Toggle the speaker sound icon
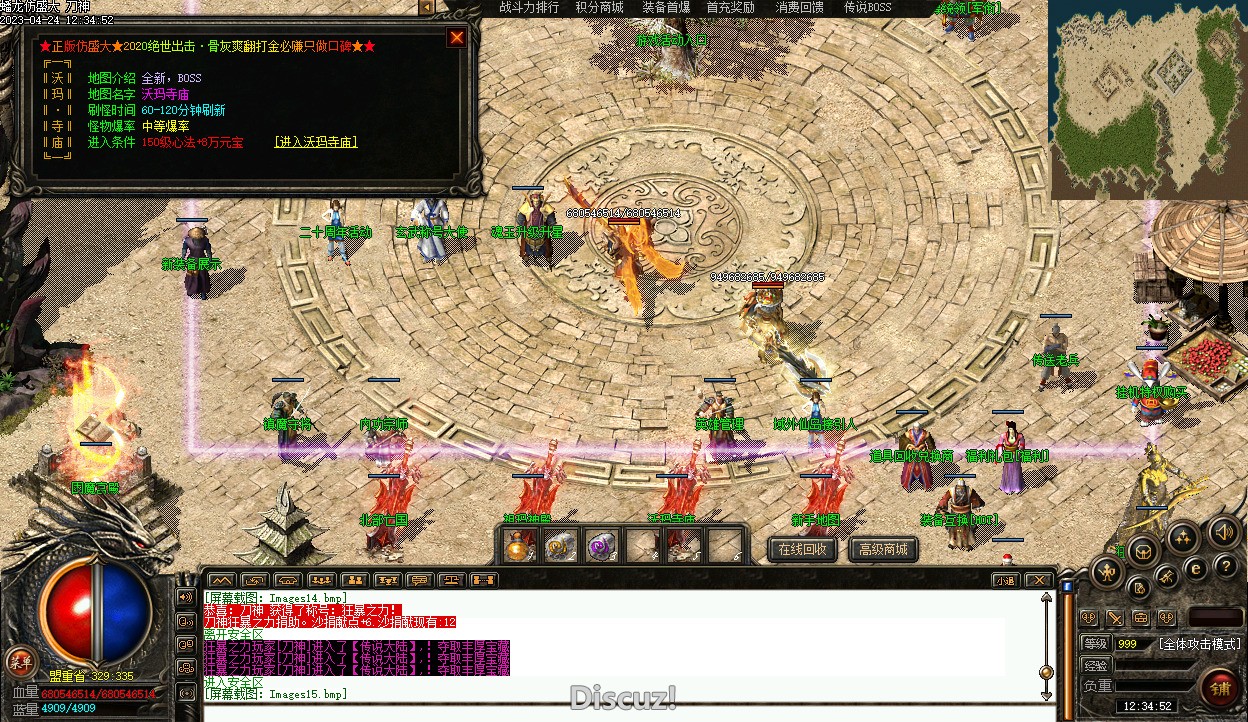The height and width of the screenshot is (722, 1248). pos(1222,531)
